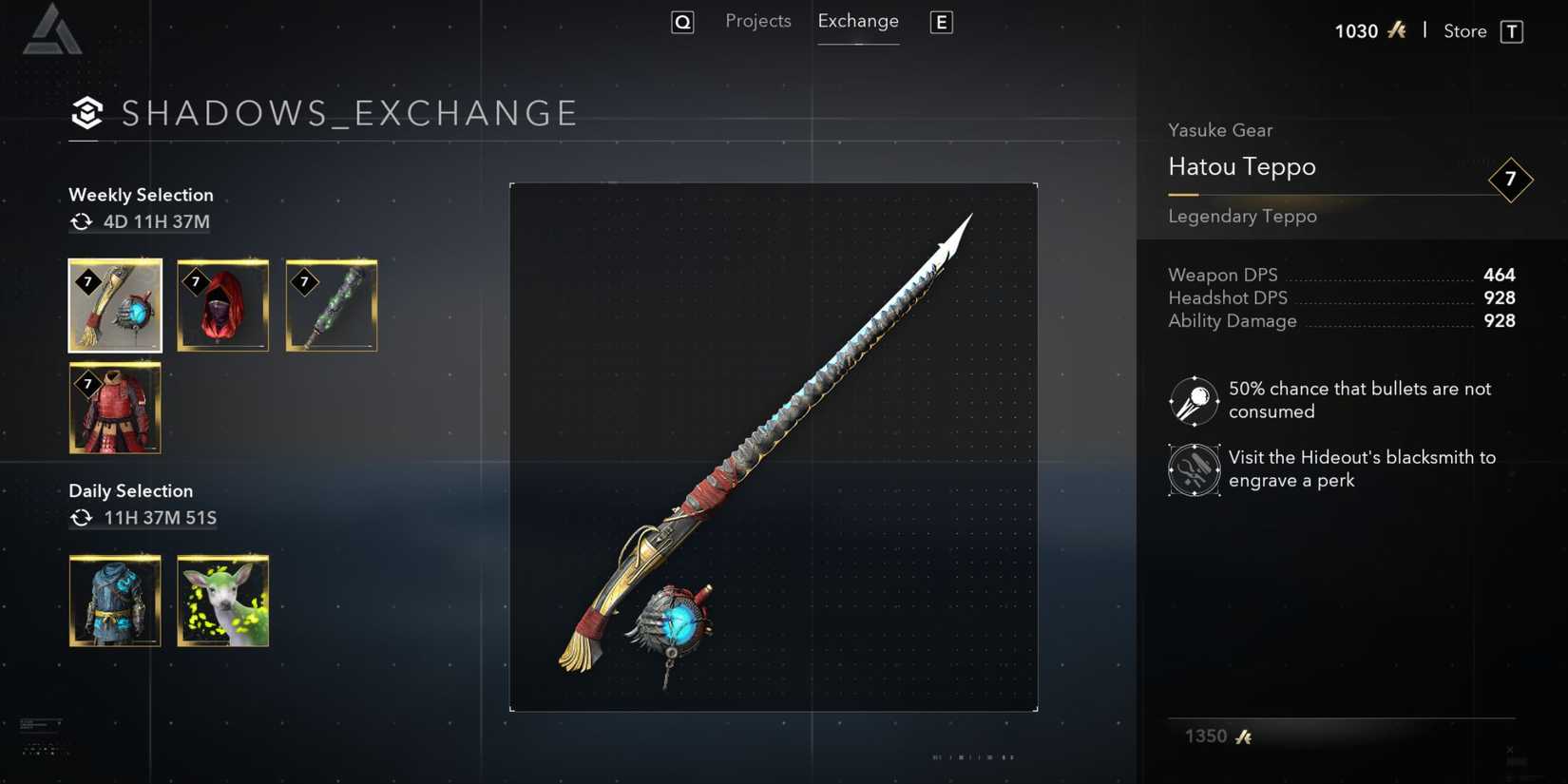Click the green lamb pet item
This screenshot has height=784, width=1568.
(x=222, y=601)
